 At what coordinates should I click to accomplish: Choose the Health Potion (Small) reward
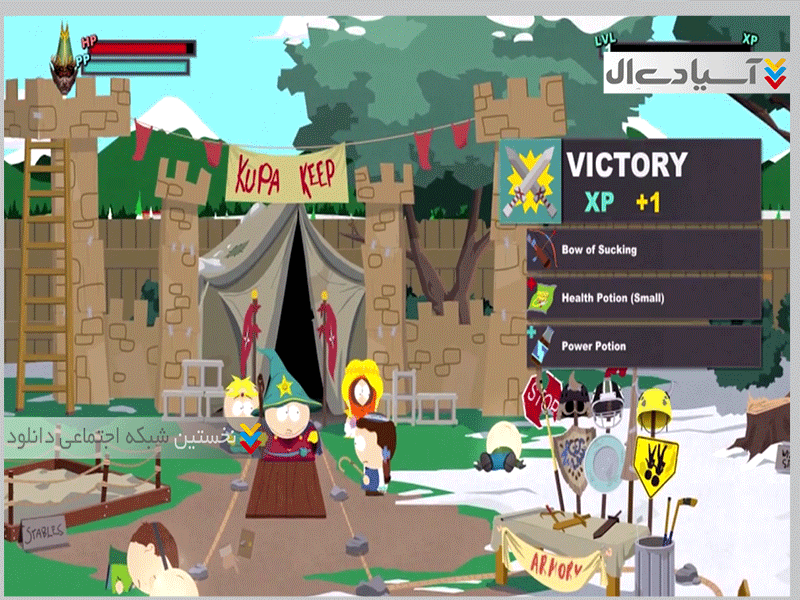click(643, 298)
